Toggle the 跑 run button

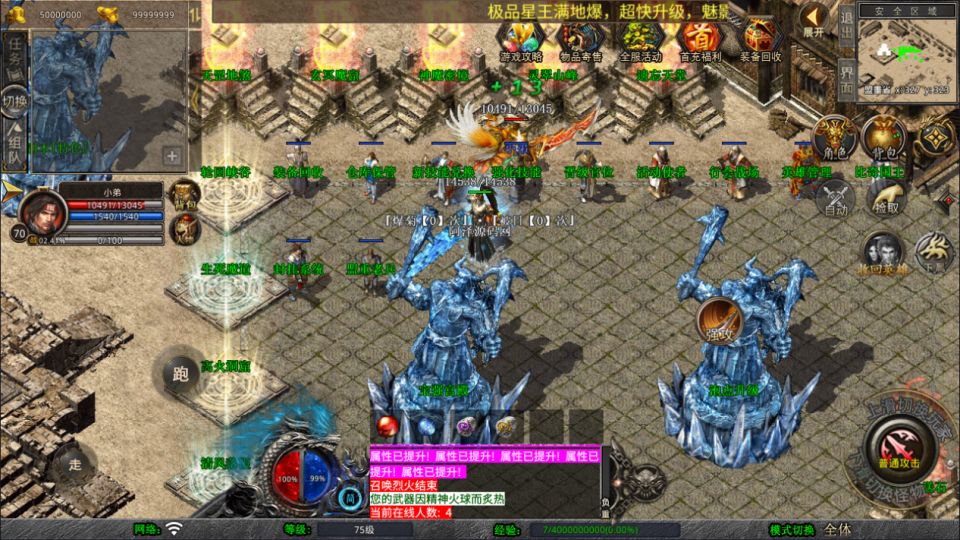click(181, 375)
